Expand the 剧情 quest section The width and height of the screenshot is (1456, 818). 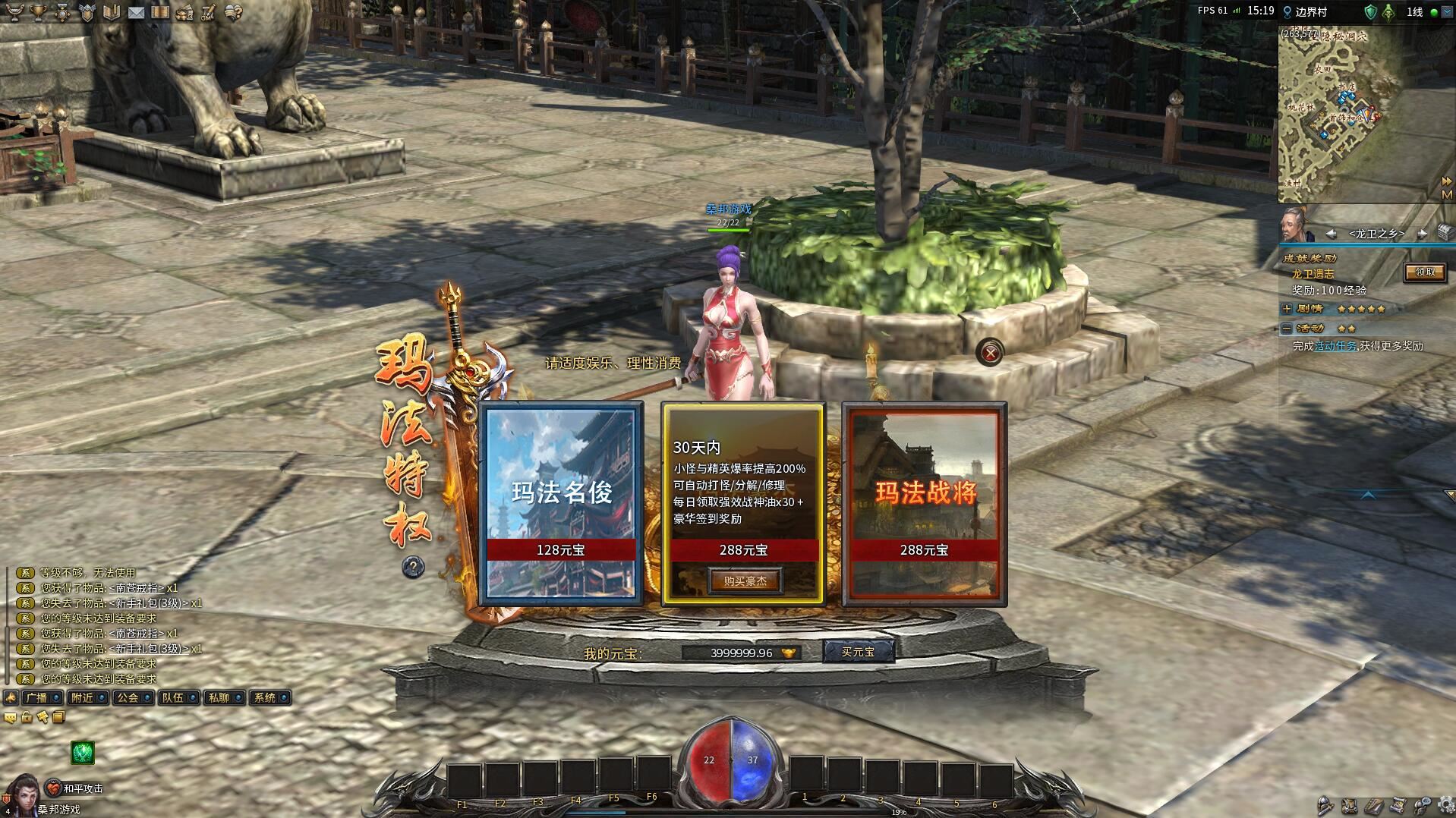pyautogui.click(x=1287, y=309)
